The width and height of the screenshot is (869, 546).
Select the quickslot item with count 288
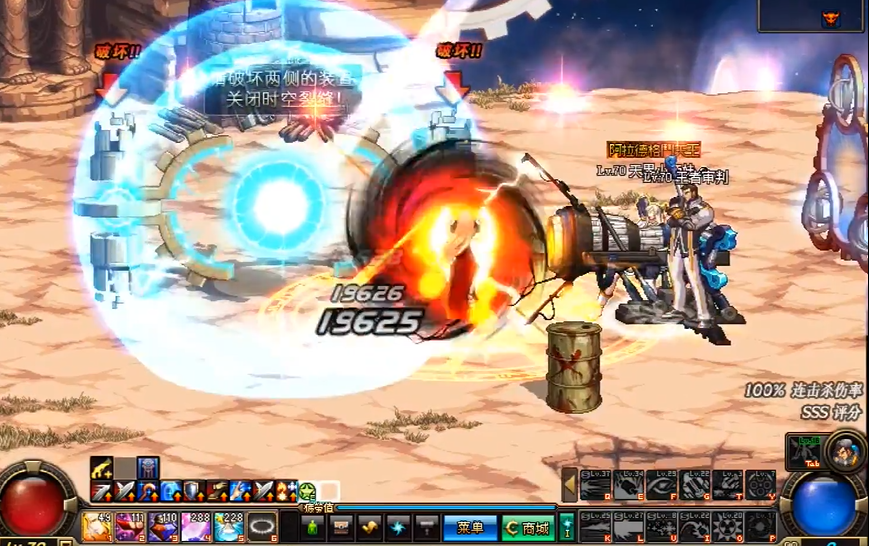point(197,526)
